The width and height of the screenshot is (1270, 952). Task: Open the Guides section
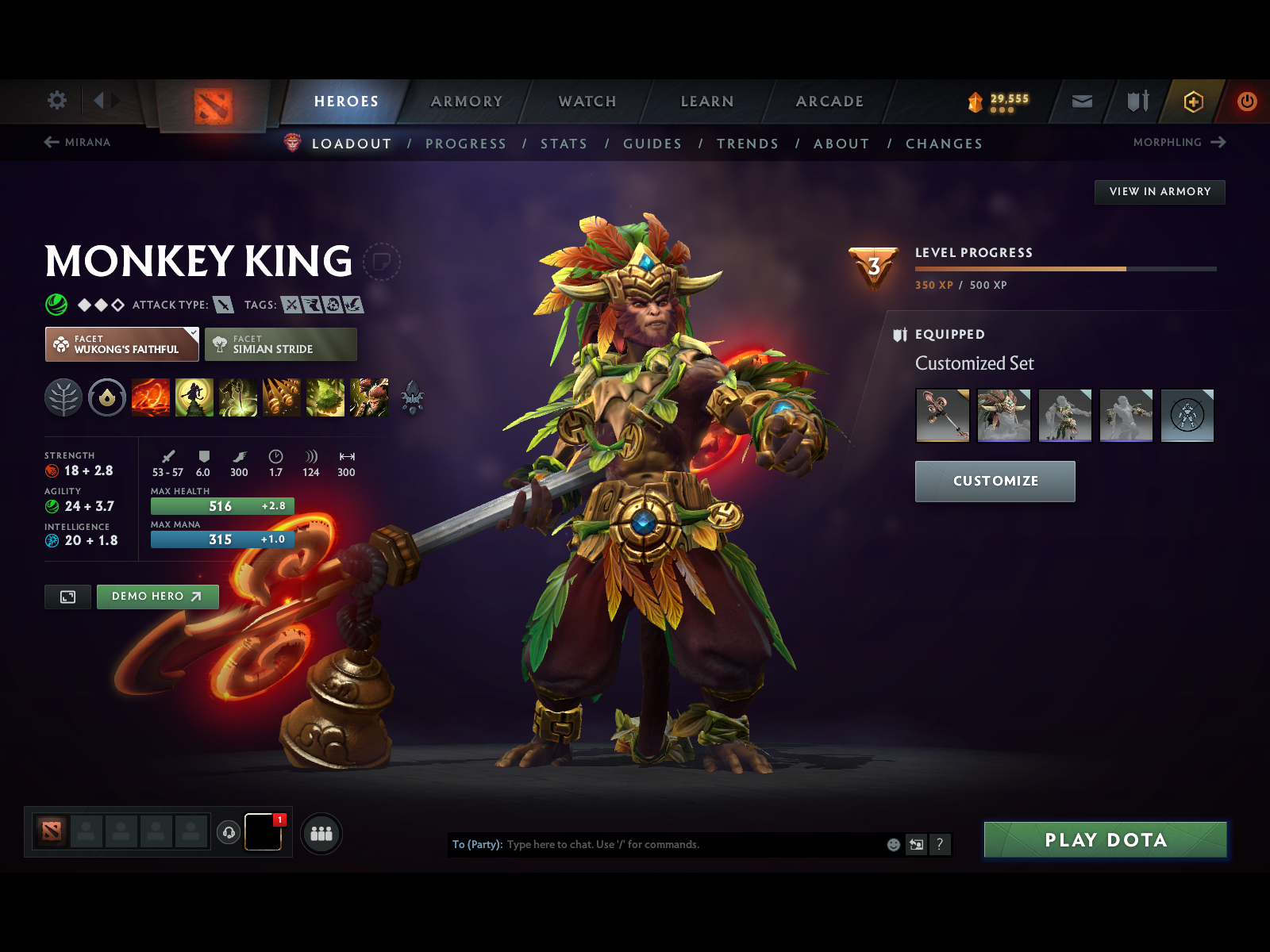point(652,144)
